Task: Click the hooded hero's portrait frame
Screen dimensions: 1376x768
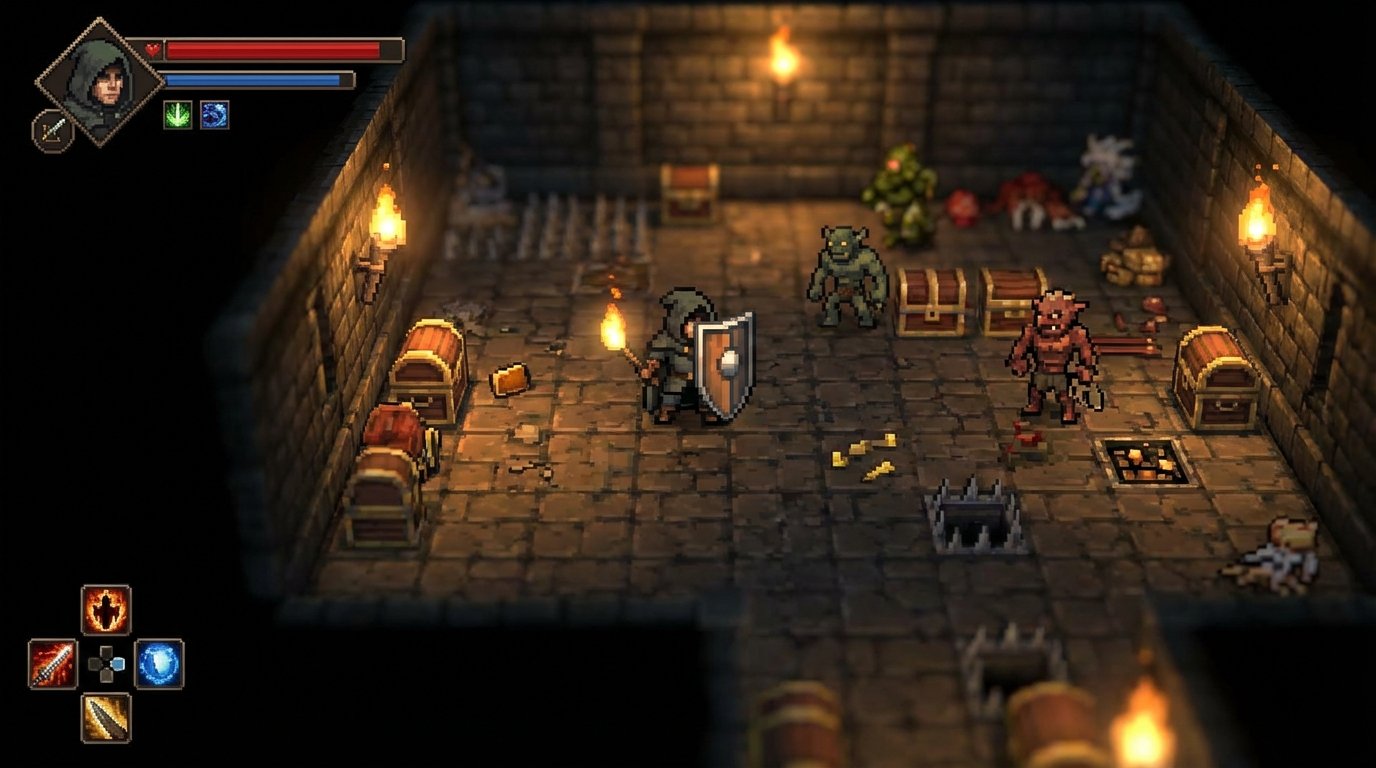Action: point(100,80)
